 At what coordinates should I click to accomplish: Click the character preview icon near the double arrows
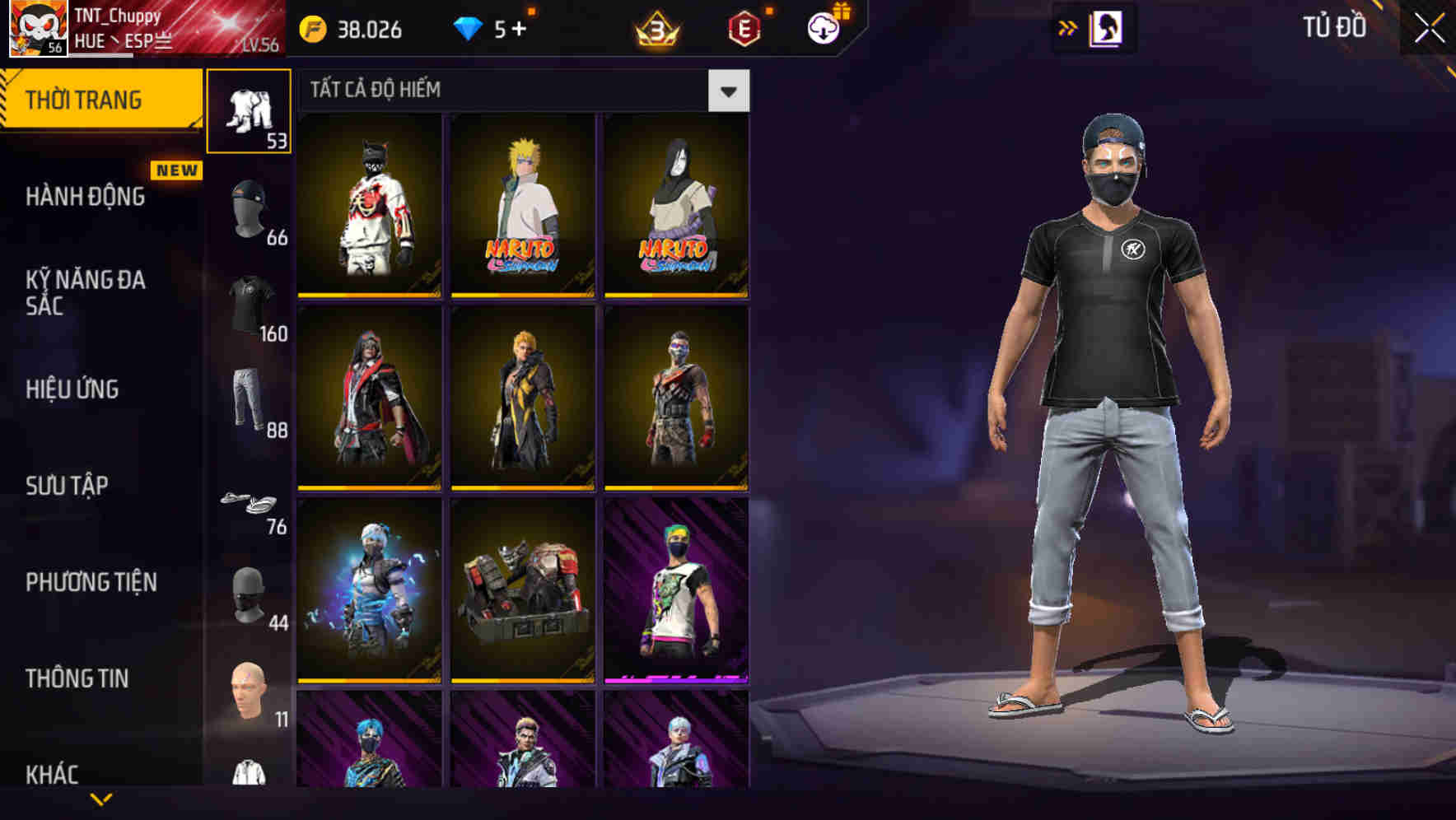click(1107, 27)
